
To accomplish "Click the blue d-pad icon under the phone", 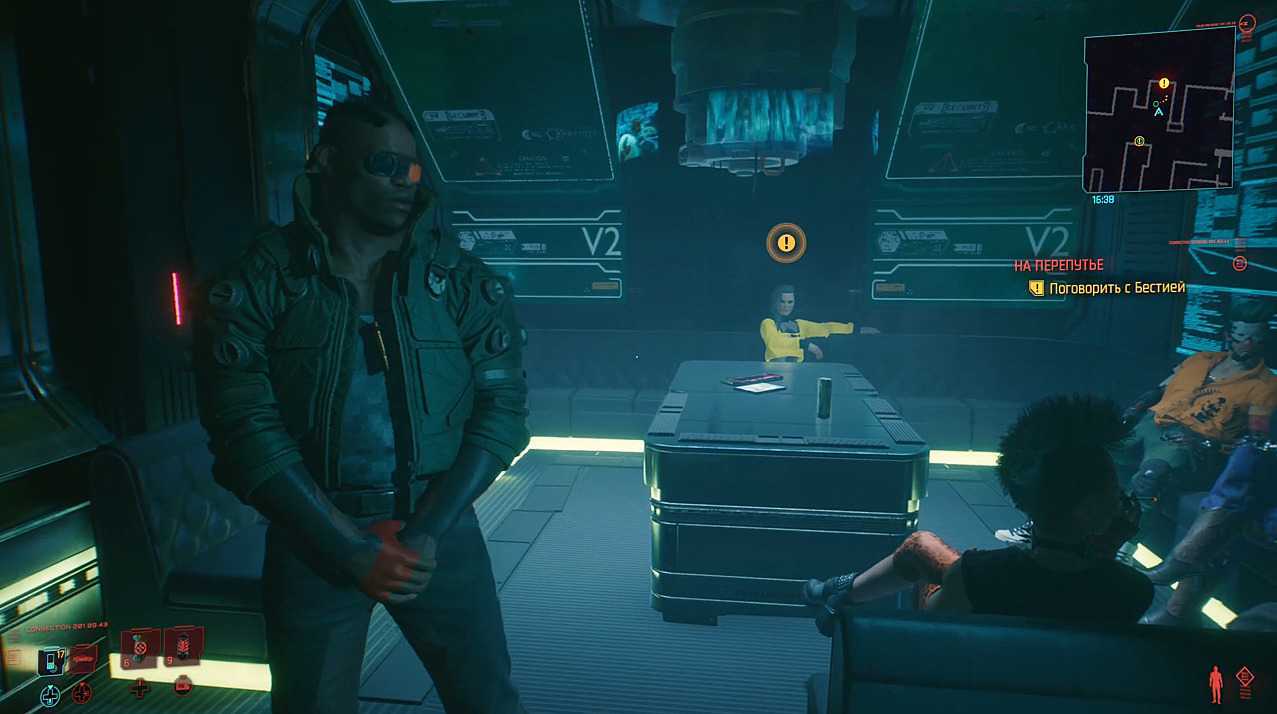I will [x=50, y=693].
